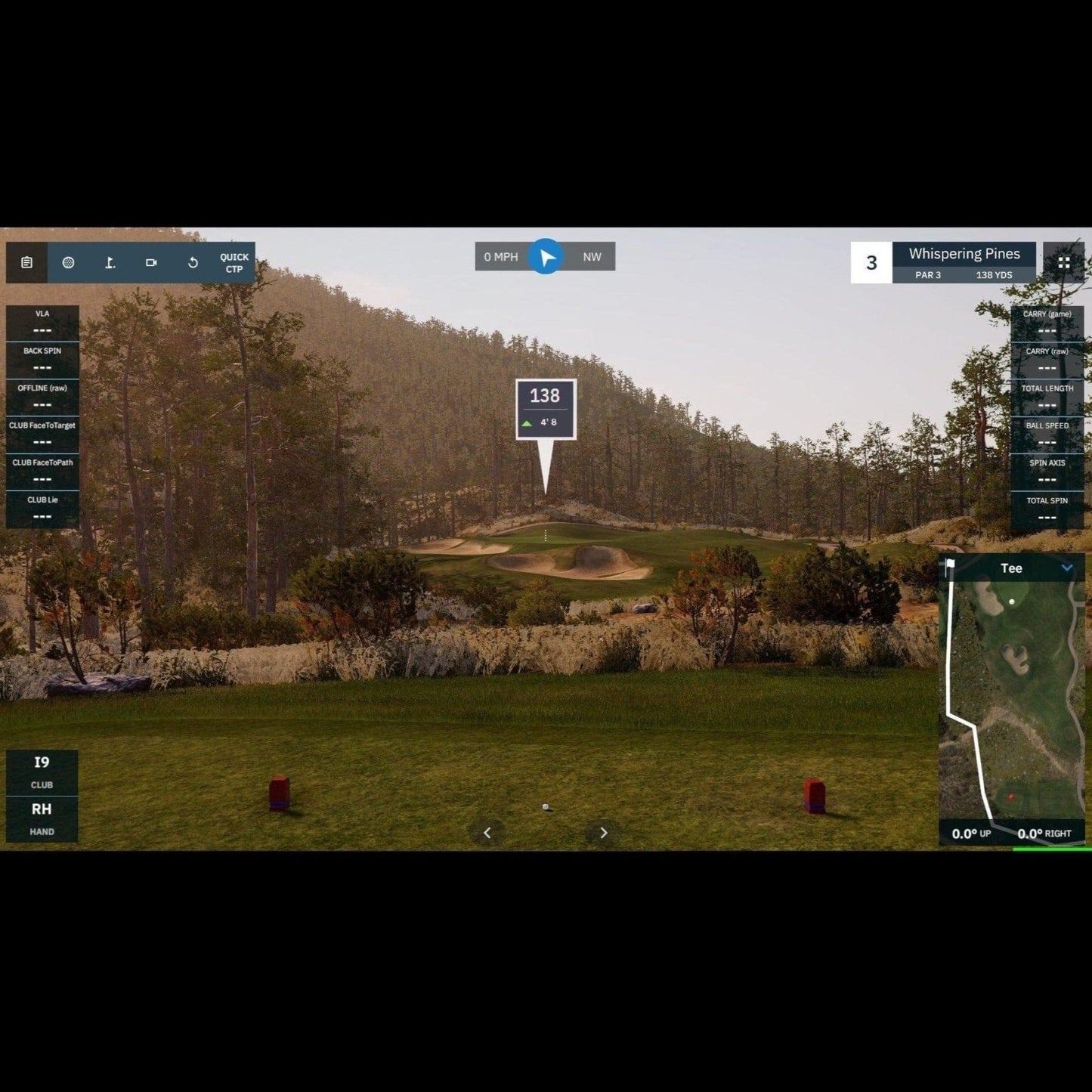The image size is (1092, 1092).
Task: Click the circular replay arrow icon
Action: click(x=193, y=262)
